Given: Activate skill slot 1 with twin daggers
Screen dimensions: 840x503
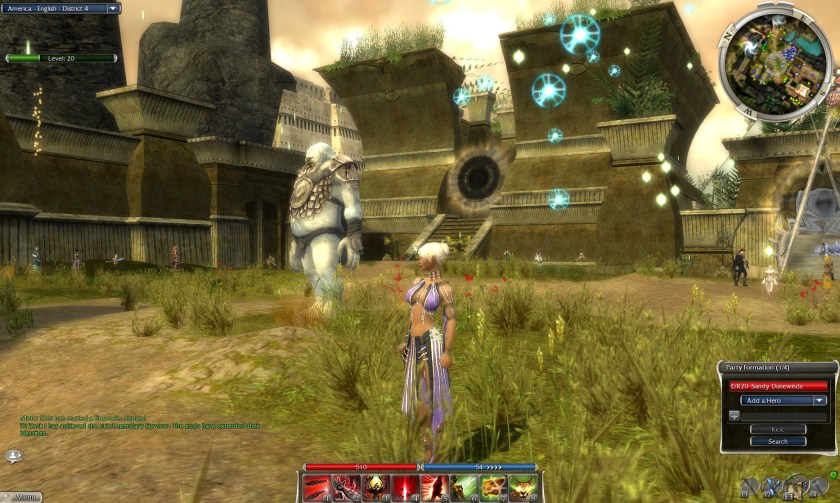Looking at the screenshot, I should click(x=318, y=488).
